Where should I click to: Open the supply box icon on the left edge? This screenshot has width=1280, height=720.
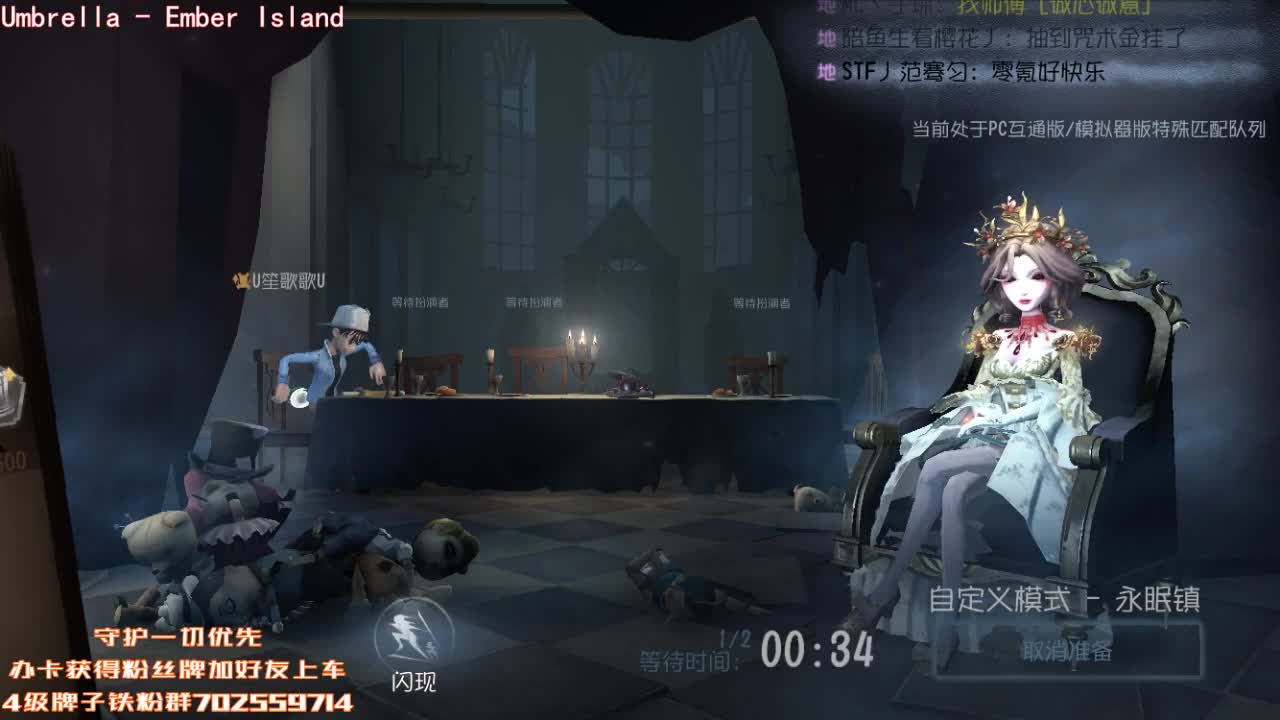(10, 390)
